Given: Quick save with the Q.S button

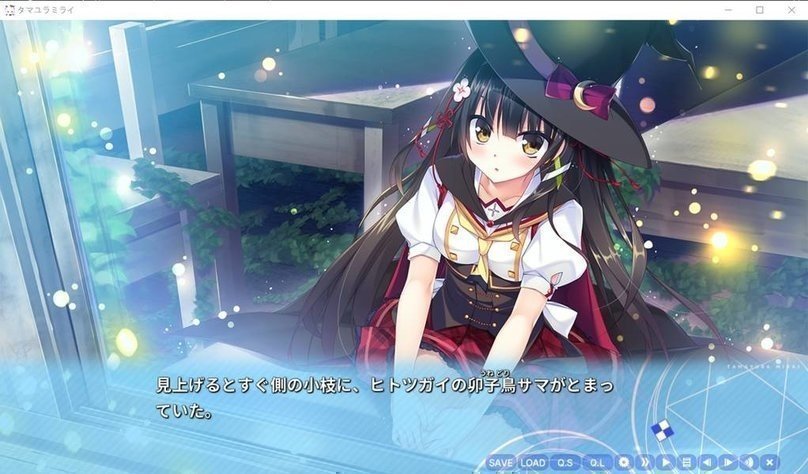Looking at the screenshot, I should point(566,463).
